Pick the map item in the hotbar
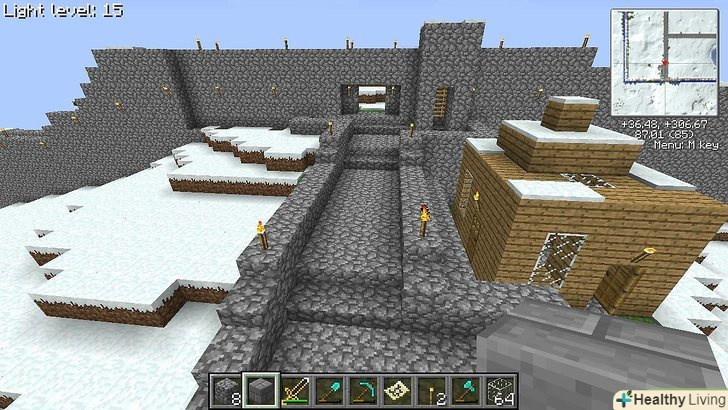The width and height of the screenshot is (728, 410). pyautogui.click(x=398, y=390)
